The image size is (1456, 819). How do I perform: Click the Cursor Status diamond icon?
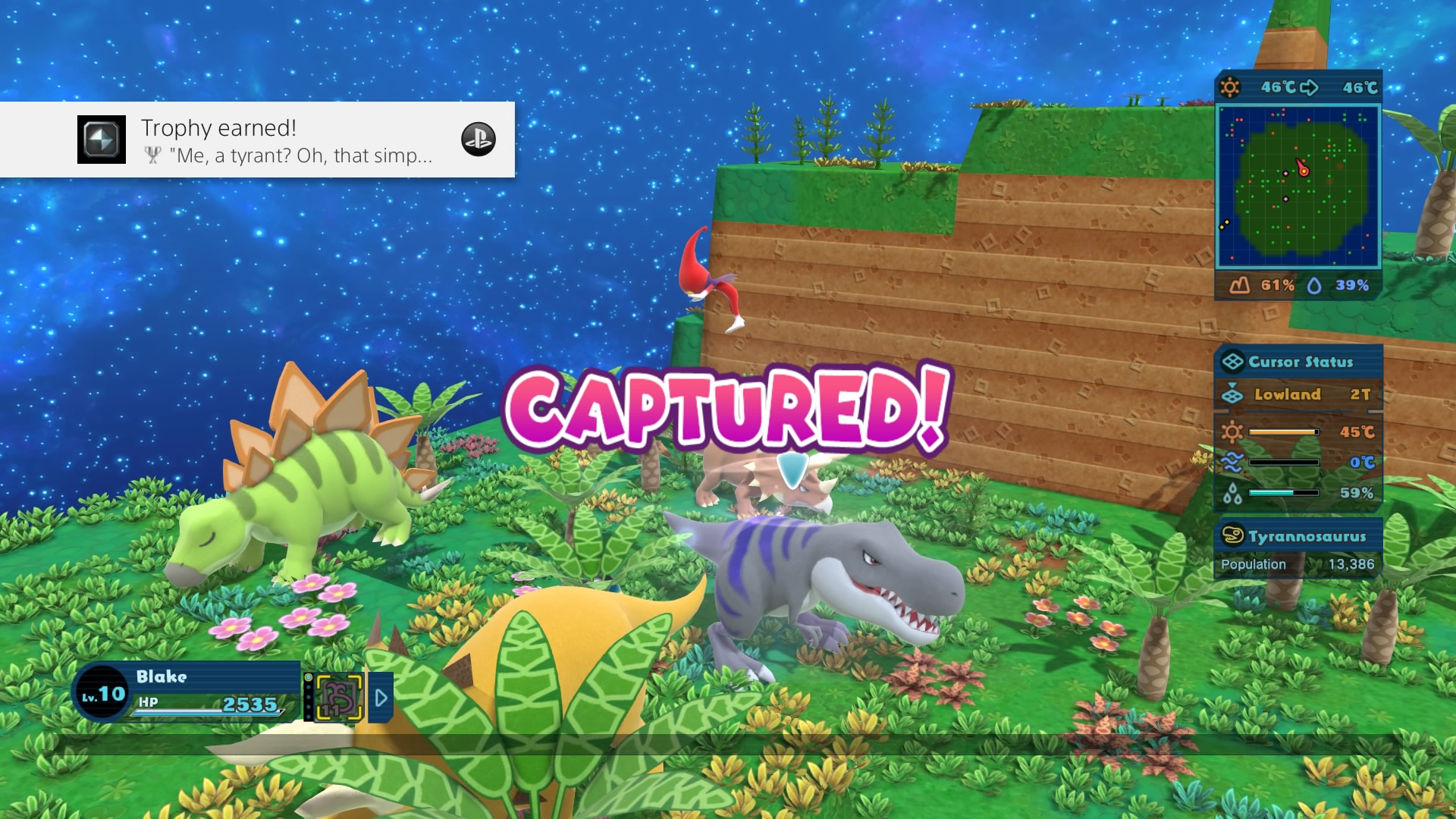click(1232, 362)
